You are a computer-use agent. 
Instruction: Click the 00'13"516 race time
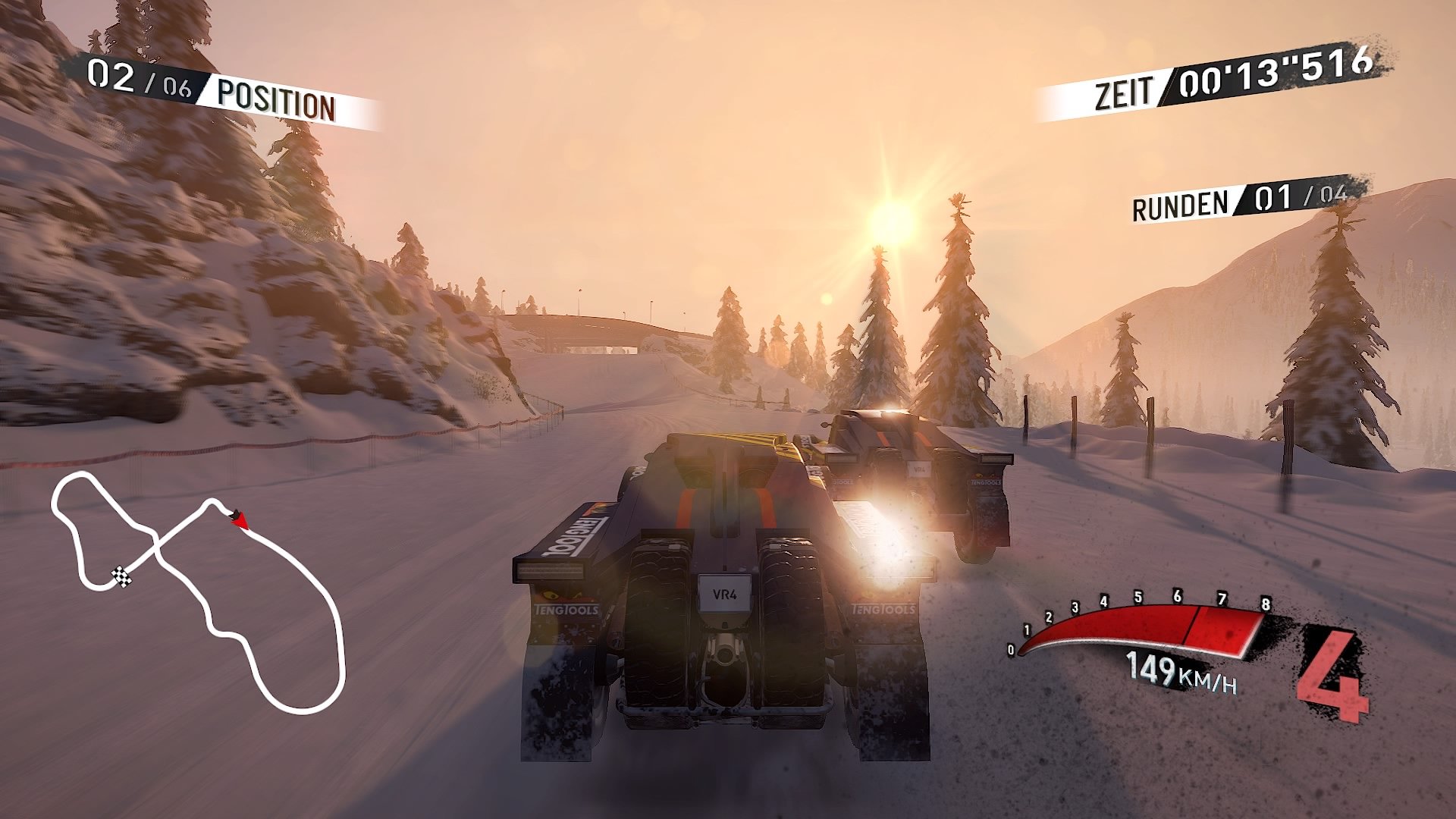coord(1278,76)
